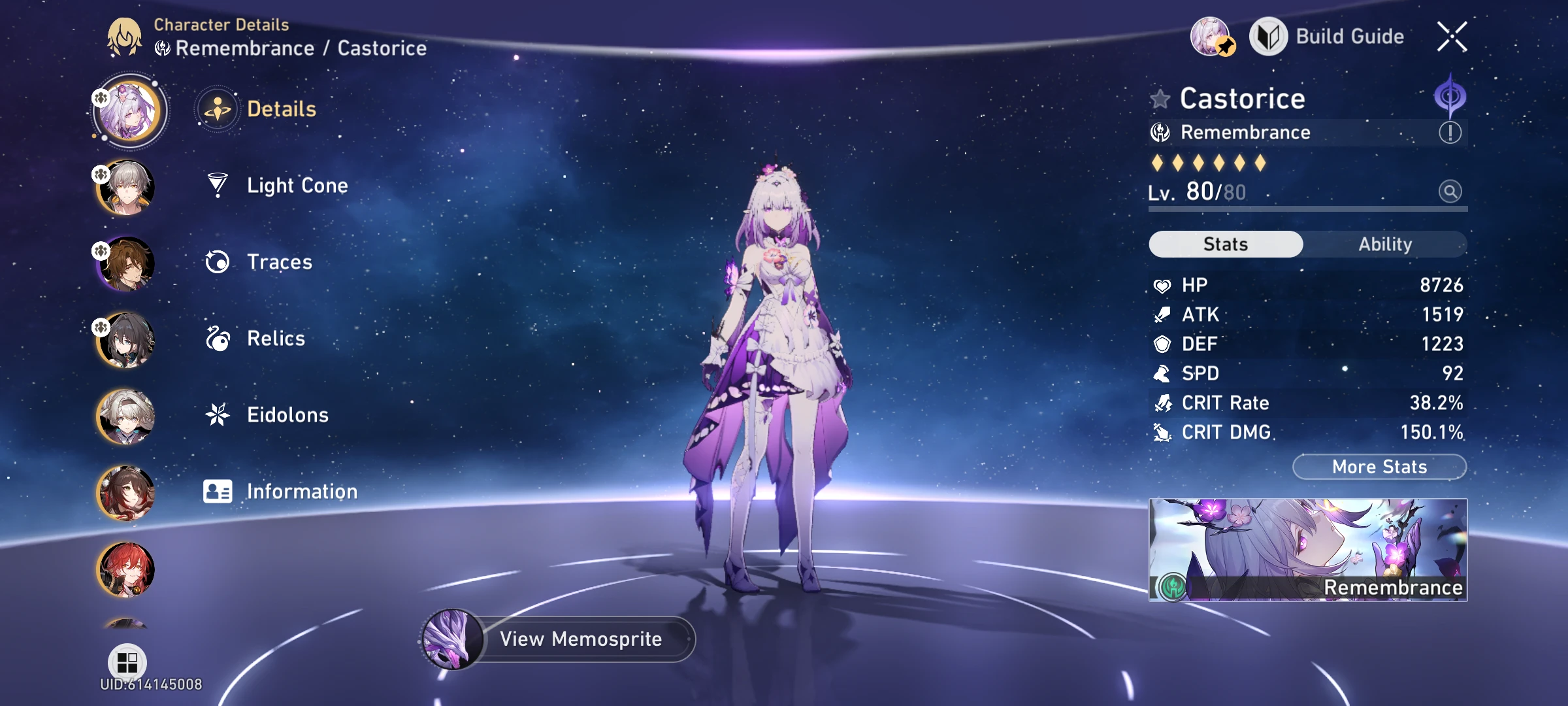Switch to the Ability tab
1568x706 pixels.
(1385, 244)
